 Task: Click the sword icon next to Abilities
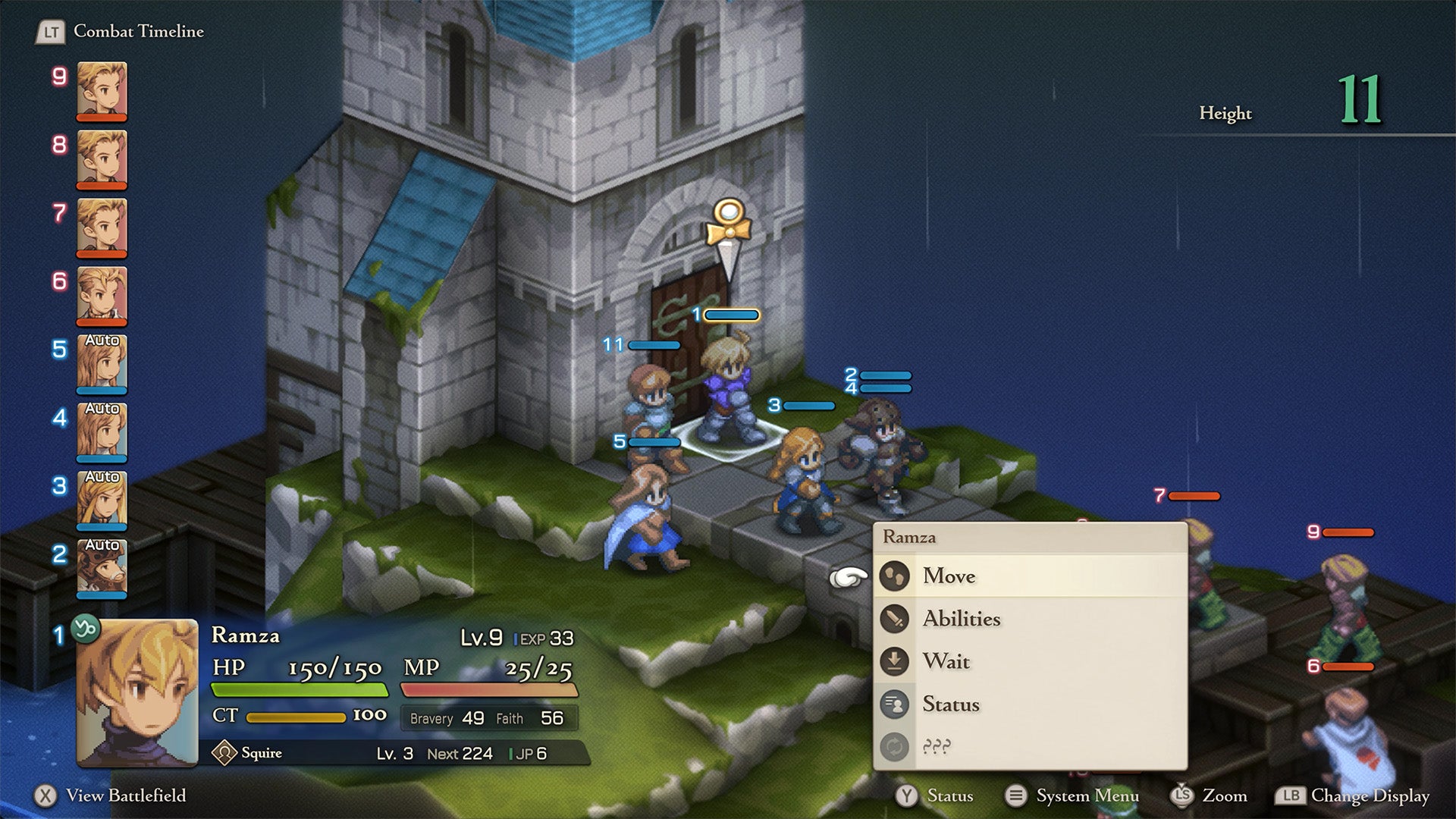click(895, 619)
